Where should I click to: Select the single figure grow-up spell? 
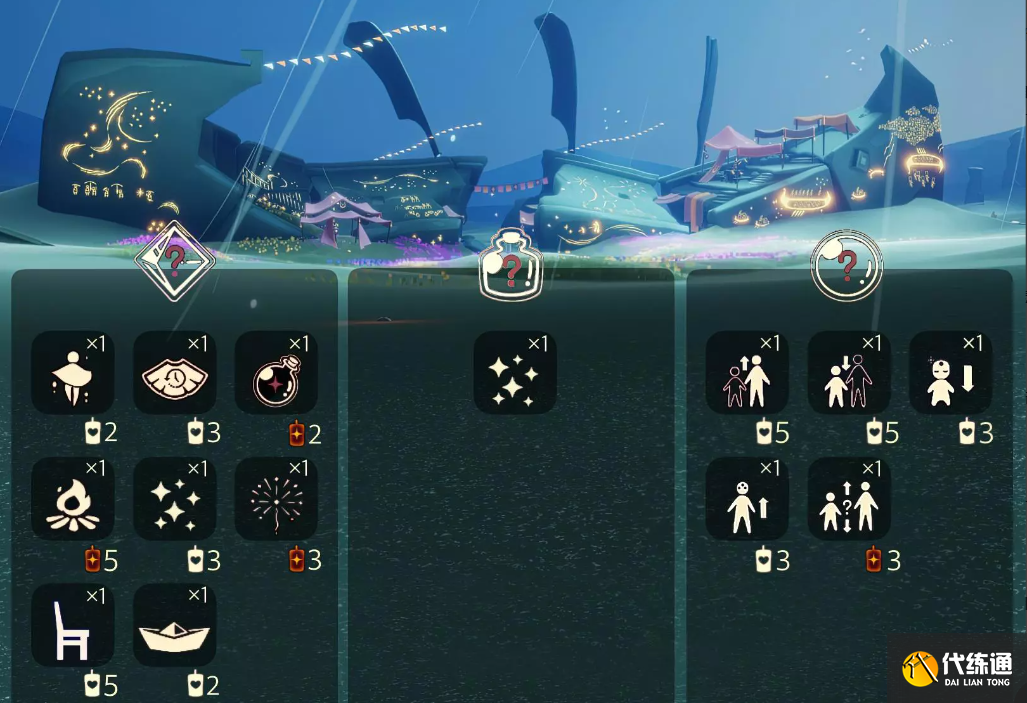pos(747,499)
